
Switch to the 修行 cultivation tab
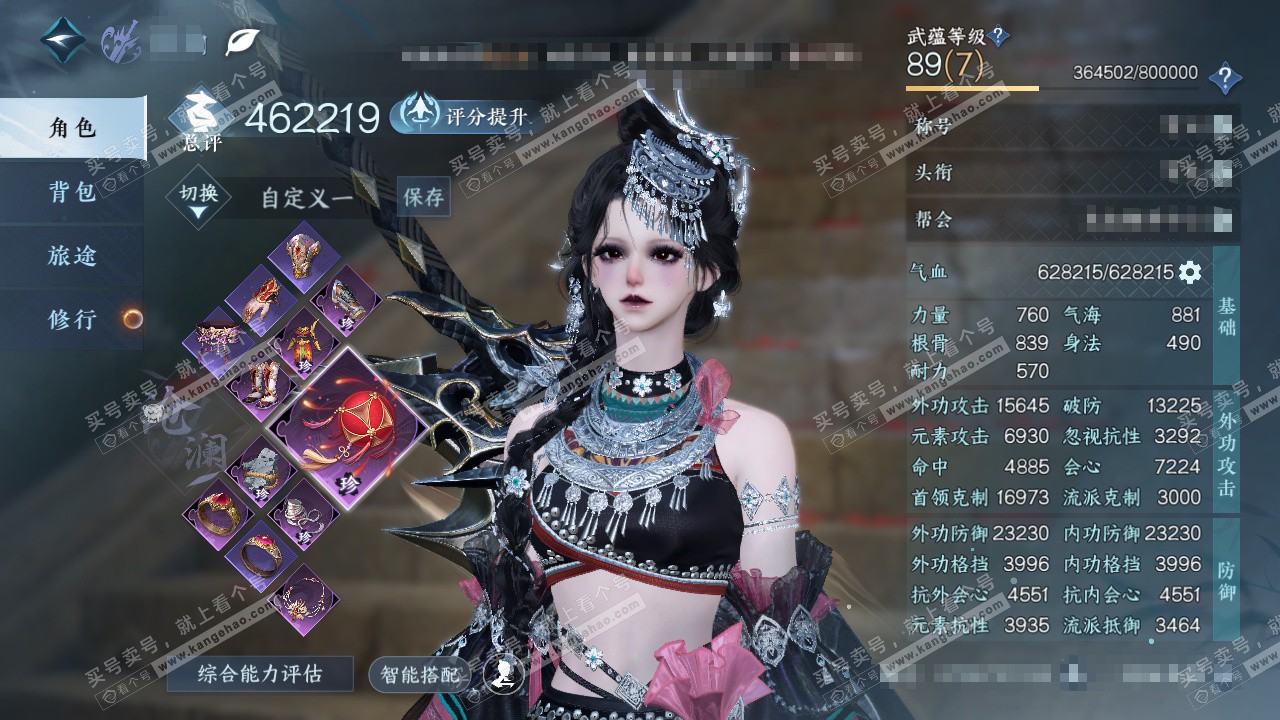coord(72,320)
